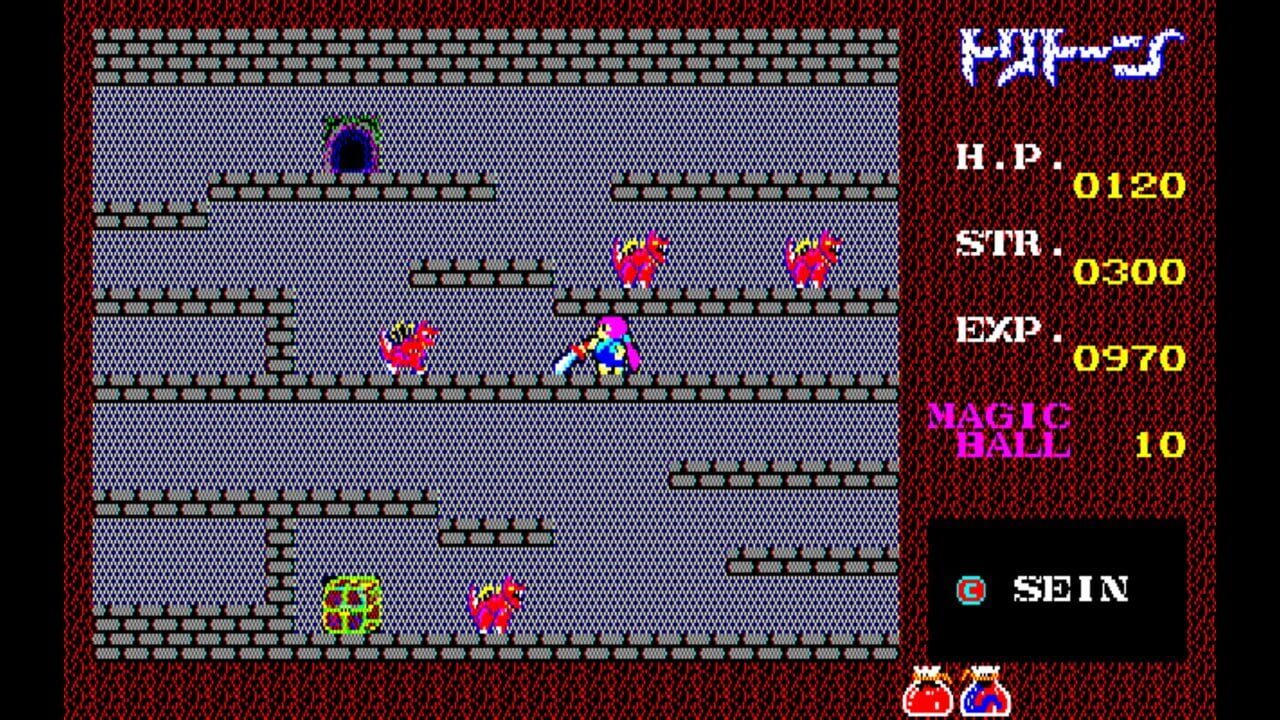This screenshot has height=720, width=1280.
Task: Select the SEIN name text
Action: pyautogui.click(x=1070, y=591)
